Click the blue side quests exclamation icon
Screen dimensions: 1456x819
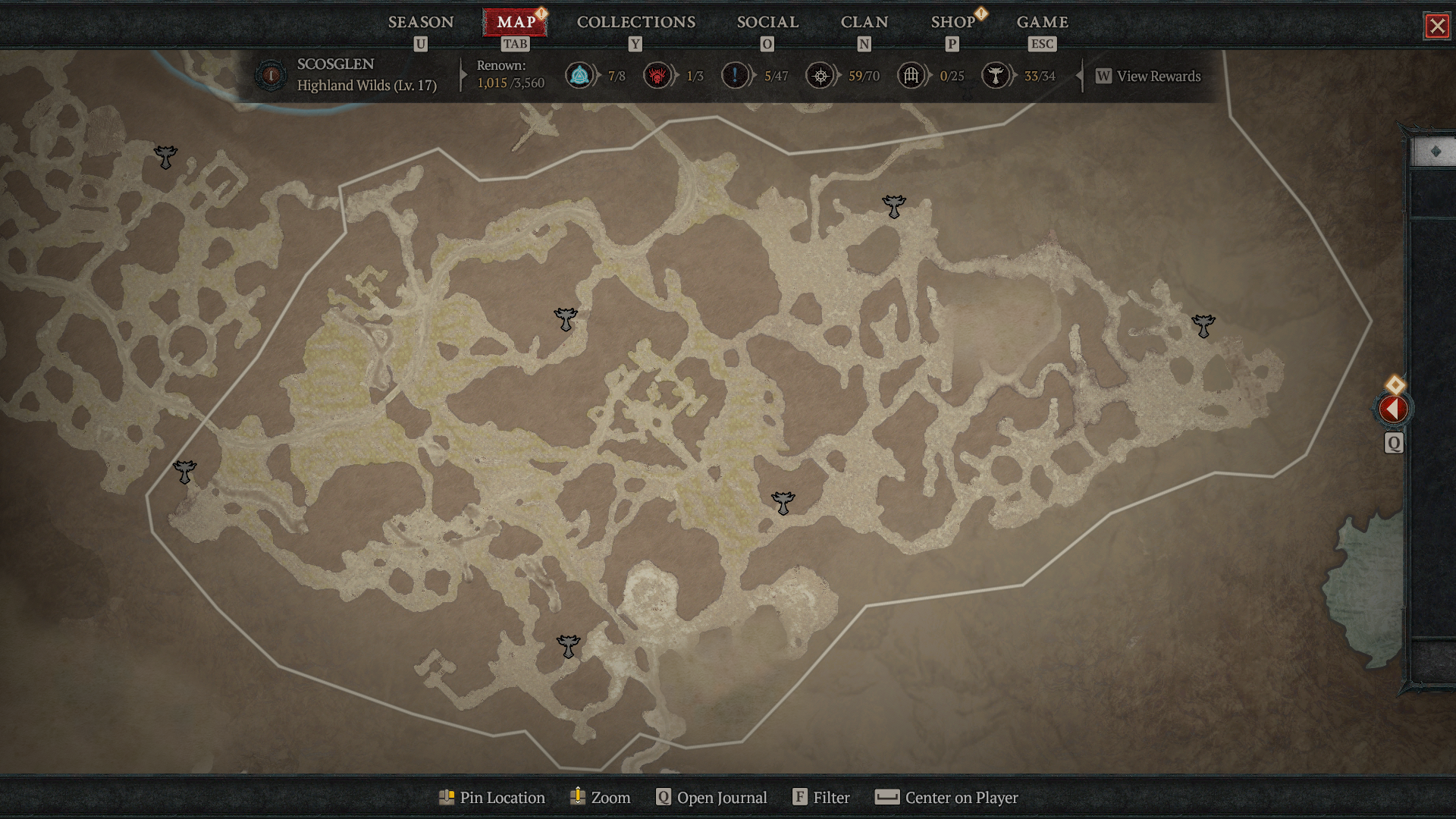[734, 76]
